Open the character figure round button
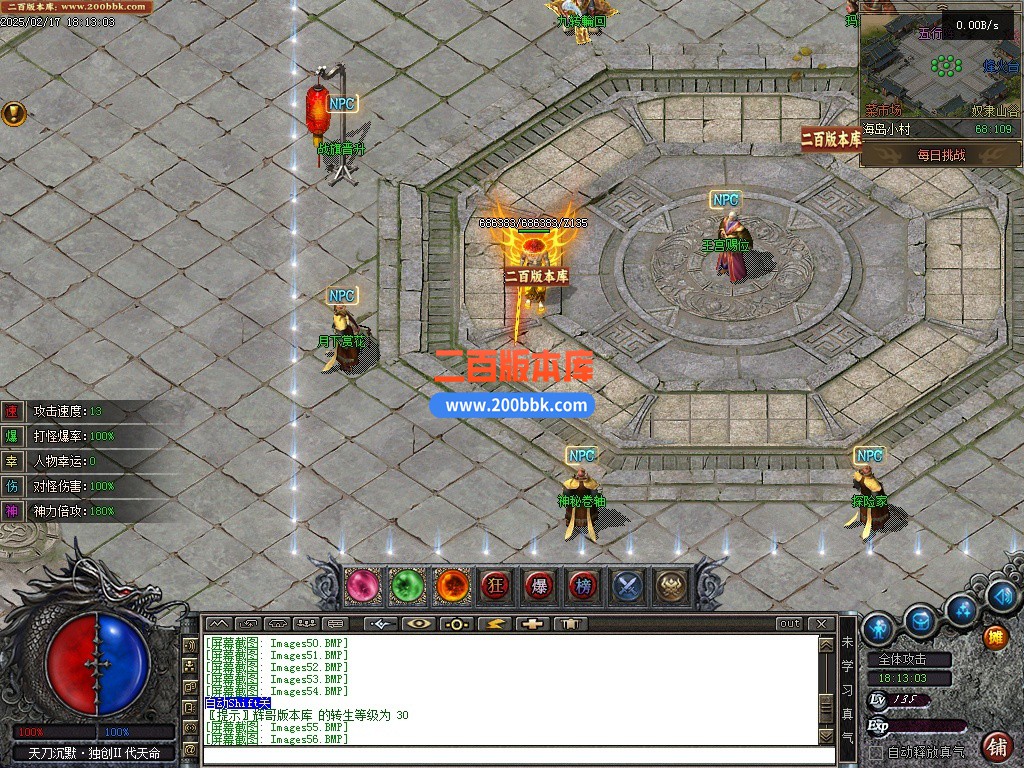Viewport: 1024px width, 768px height. [878, 628]
